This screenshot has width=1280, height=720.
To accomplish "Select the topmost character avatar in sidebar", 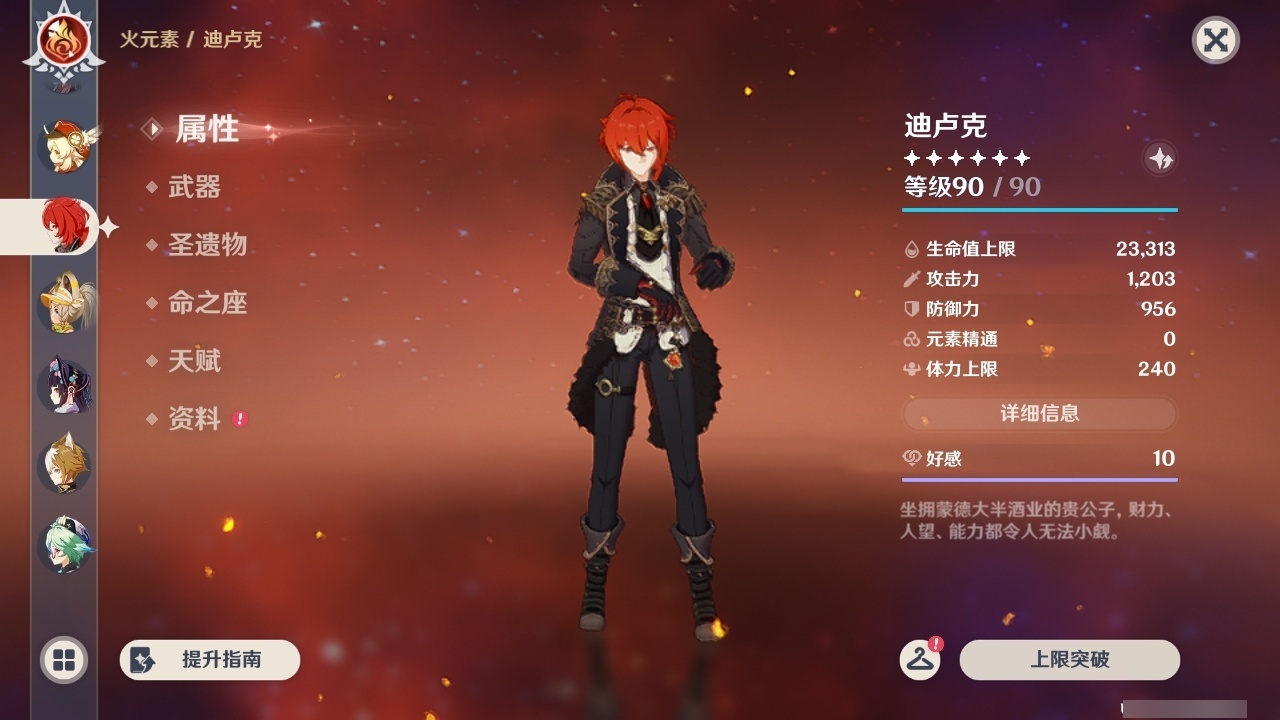I will click(x=62, y=145).
